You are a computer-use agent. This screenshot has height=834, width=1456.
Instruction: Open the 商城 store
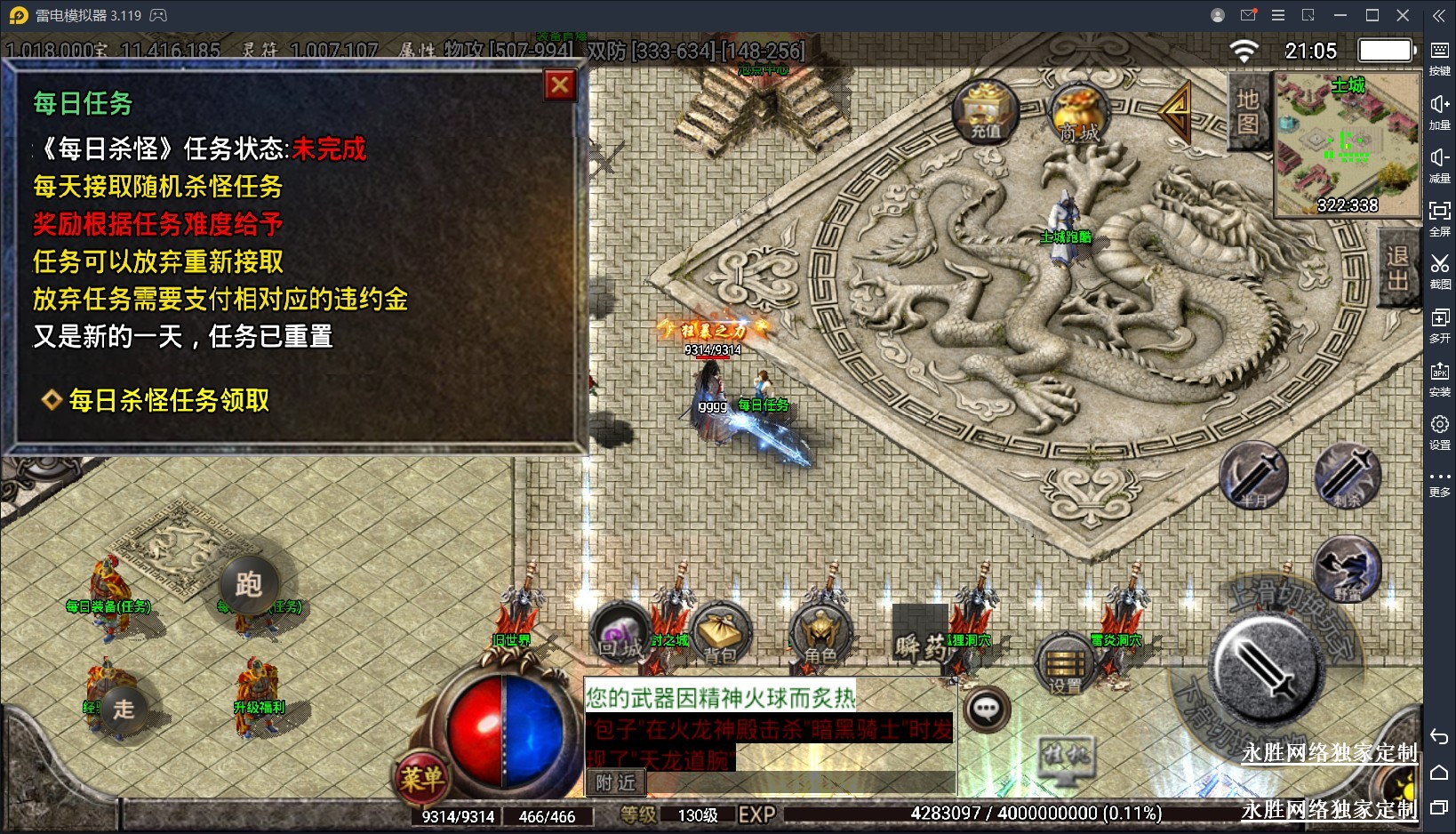pos(1078,115)
